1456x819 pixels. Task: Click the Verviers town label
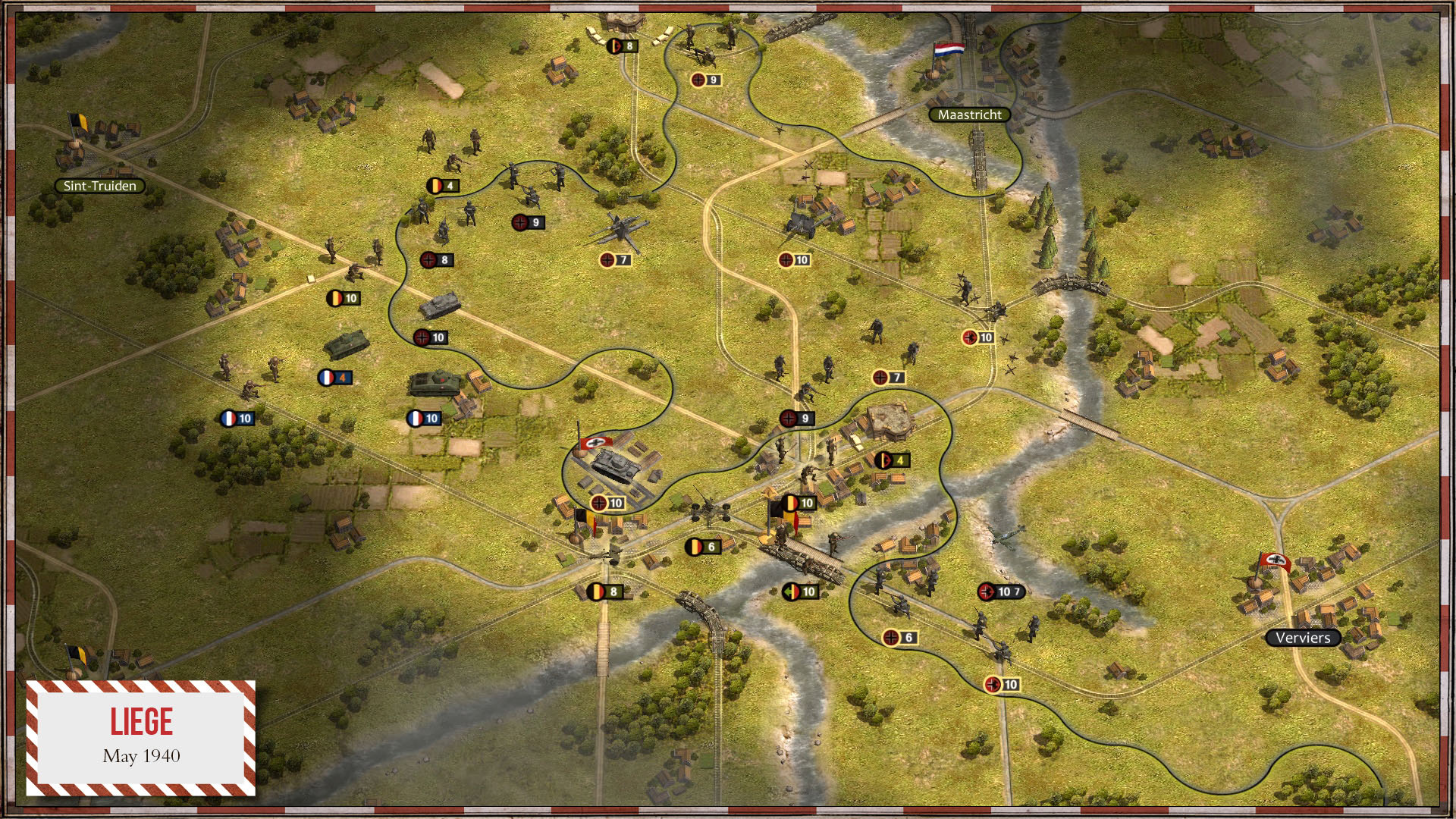1303,638
